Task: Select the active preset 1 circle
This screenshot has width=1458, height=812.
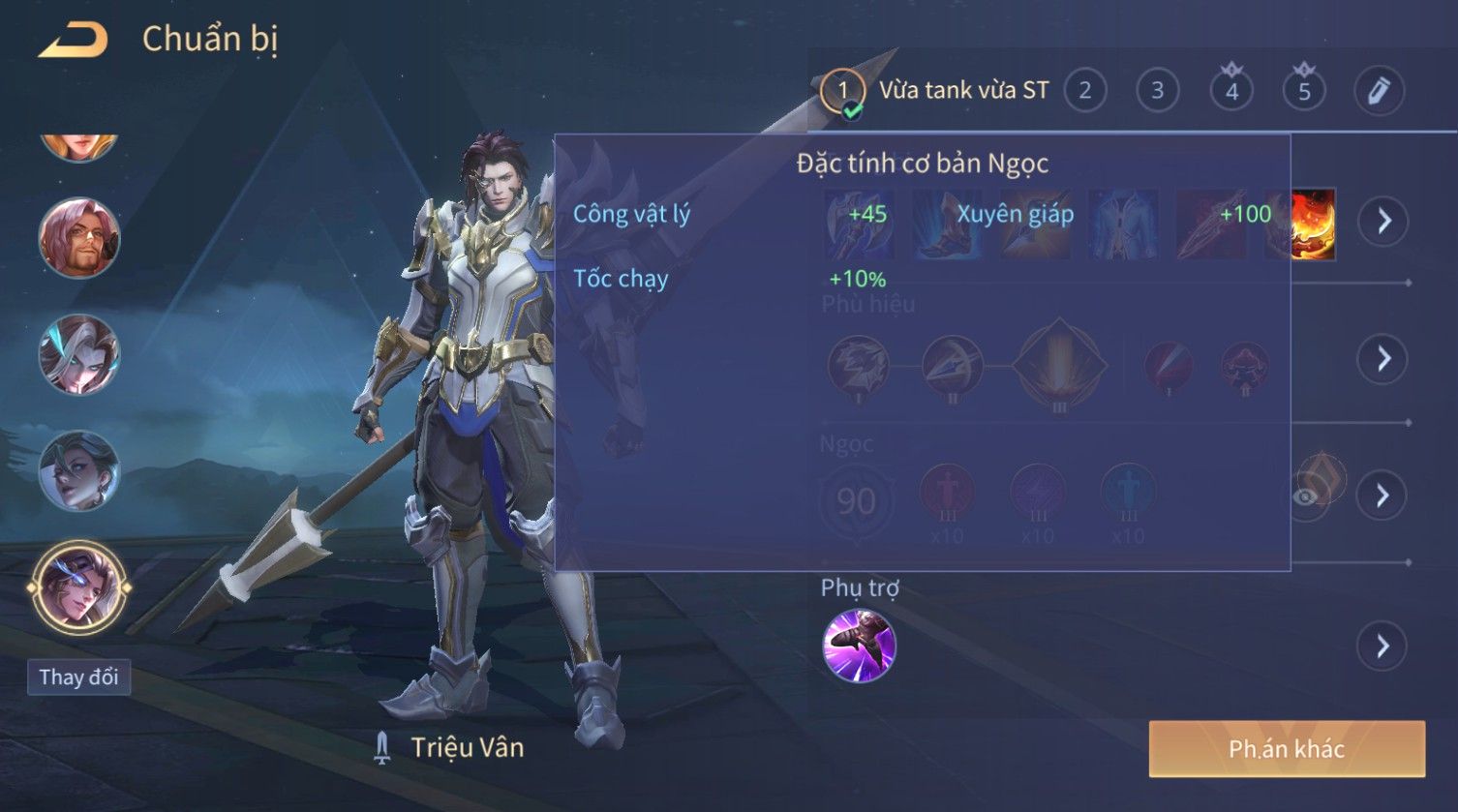Action: click(x=842, y=91)
